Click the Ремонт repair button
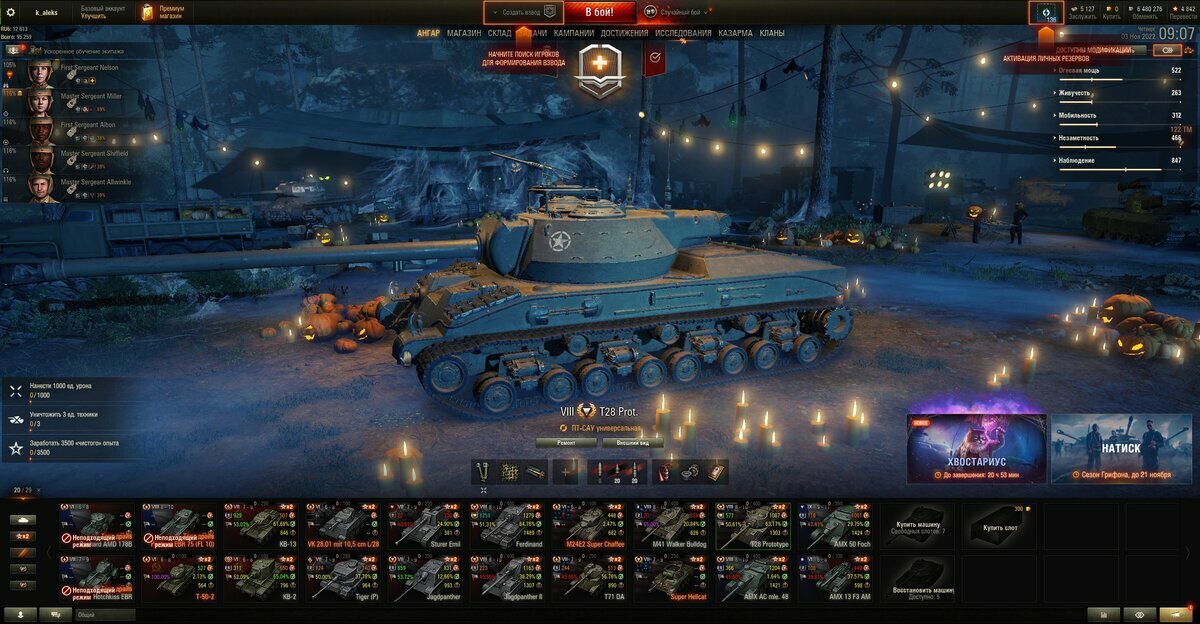Image resolution: width=1200 pixels, height=624 pixels. coord(566,441)
